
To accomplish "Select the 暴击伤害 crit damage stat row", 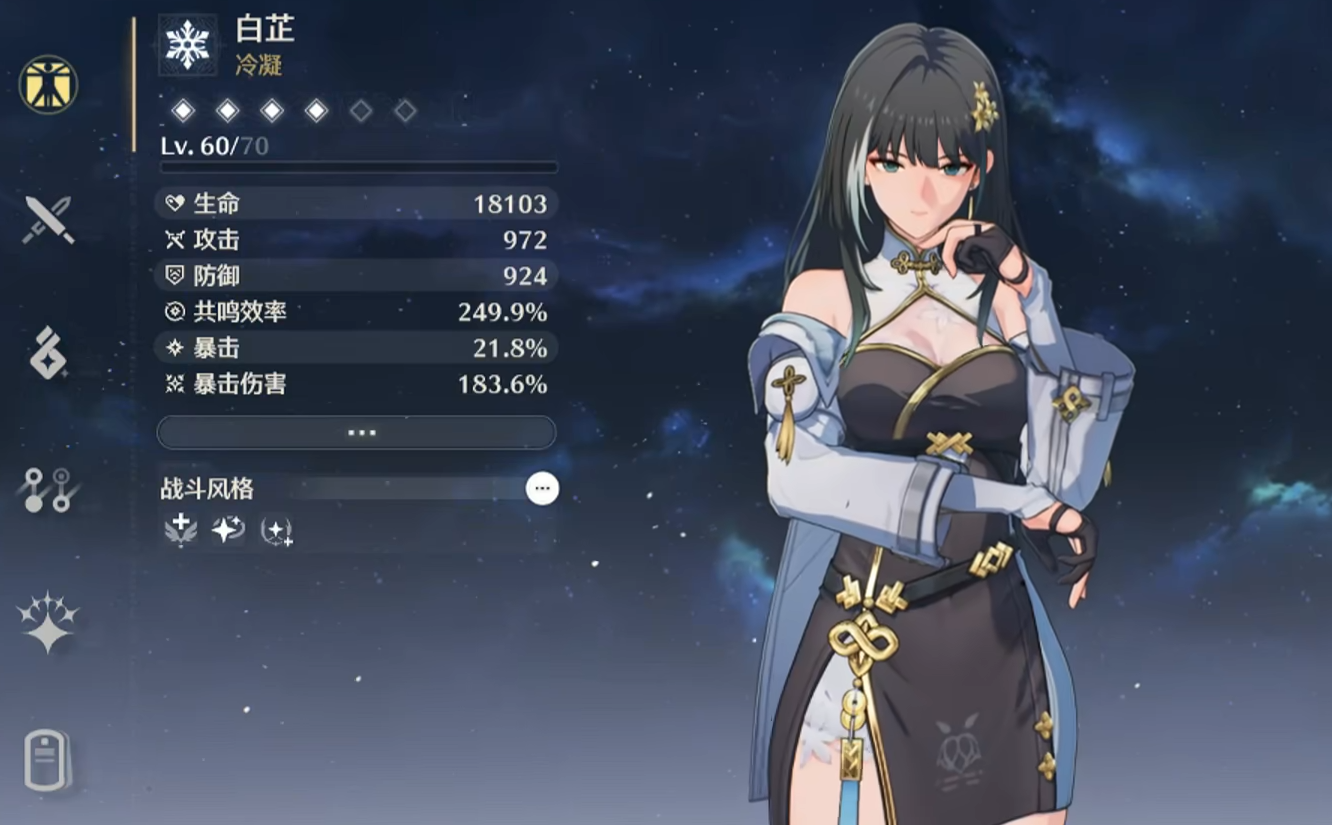I will point(356,384).
